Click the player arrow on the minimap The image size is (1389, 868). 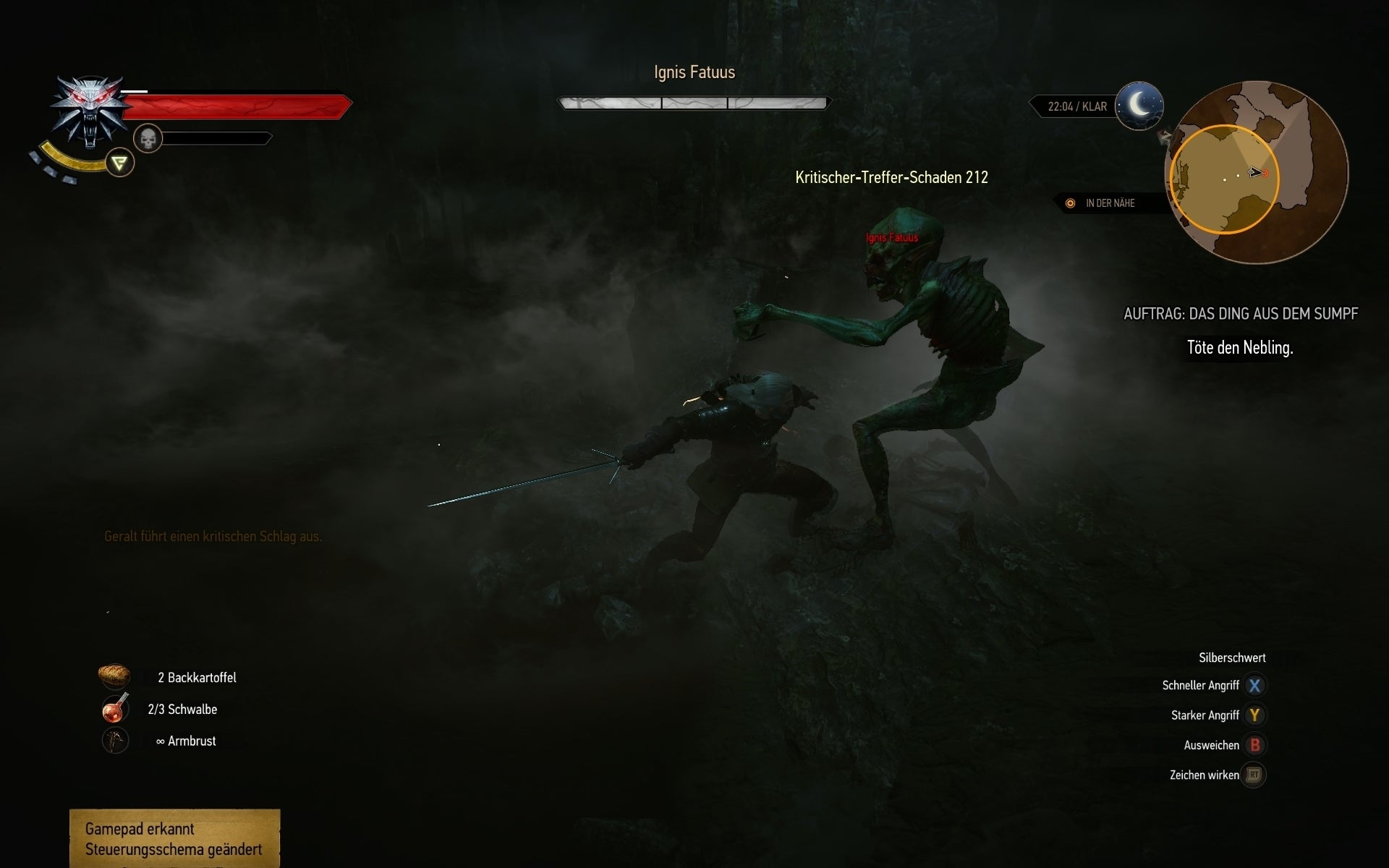click(x=1254, y=174)
